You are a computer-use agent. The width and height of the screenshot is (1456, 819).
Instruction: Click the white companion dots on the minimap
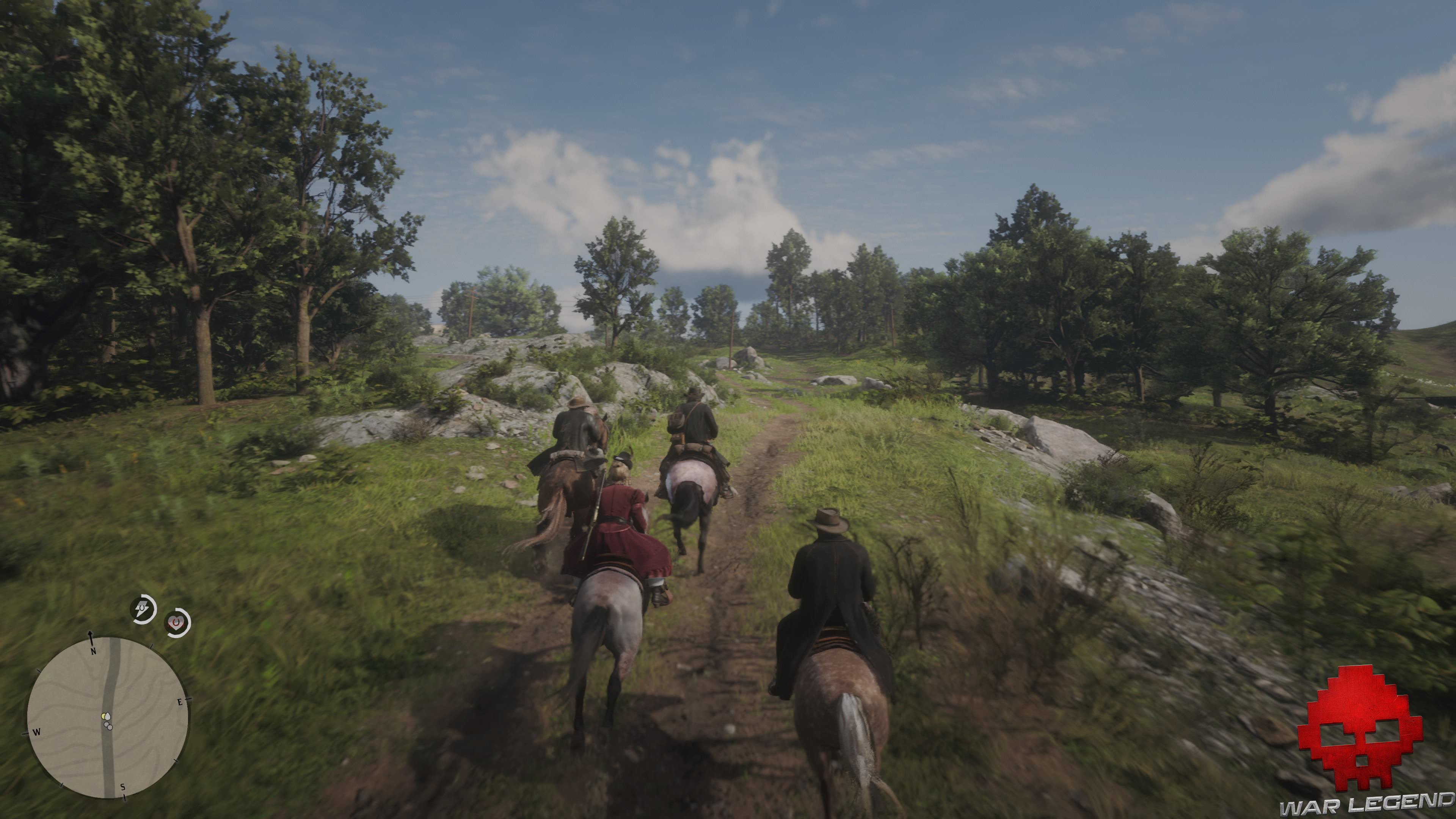108,726
